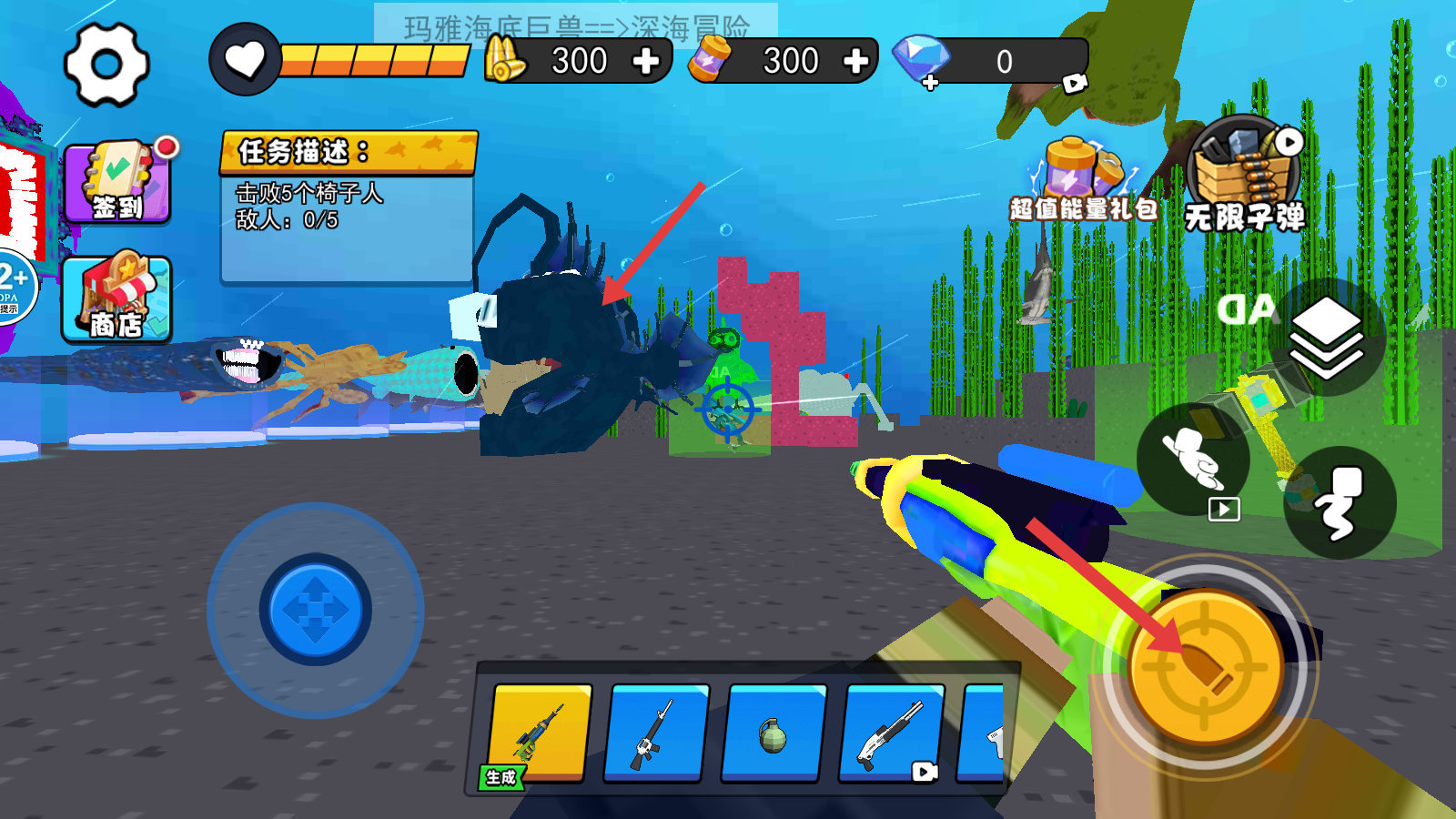Add more energy cans with plus button

point(855,62)
